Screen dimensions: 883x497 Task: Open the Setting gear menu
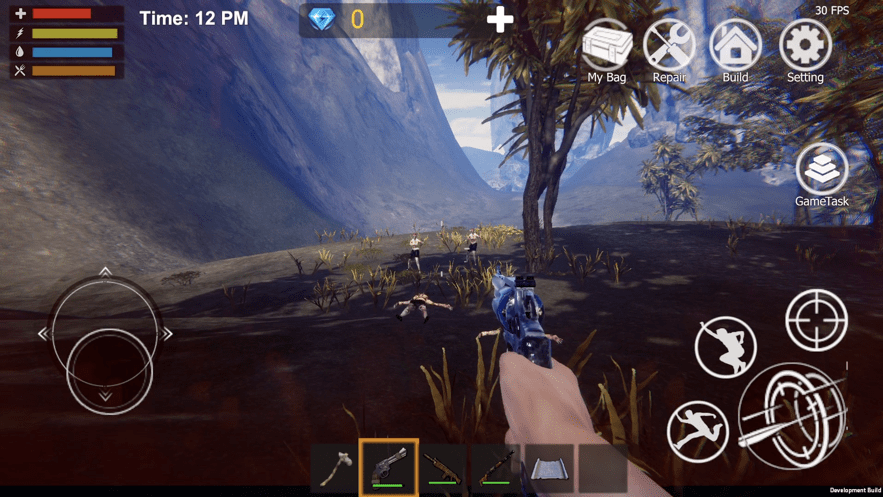[805, 48]
